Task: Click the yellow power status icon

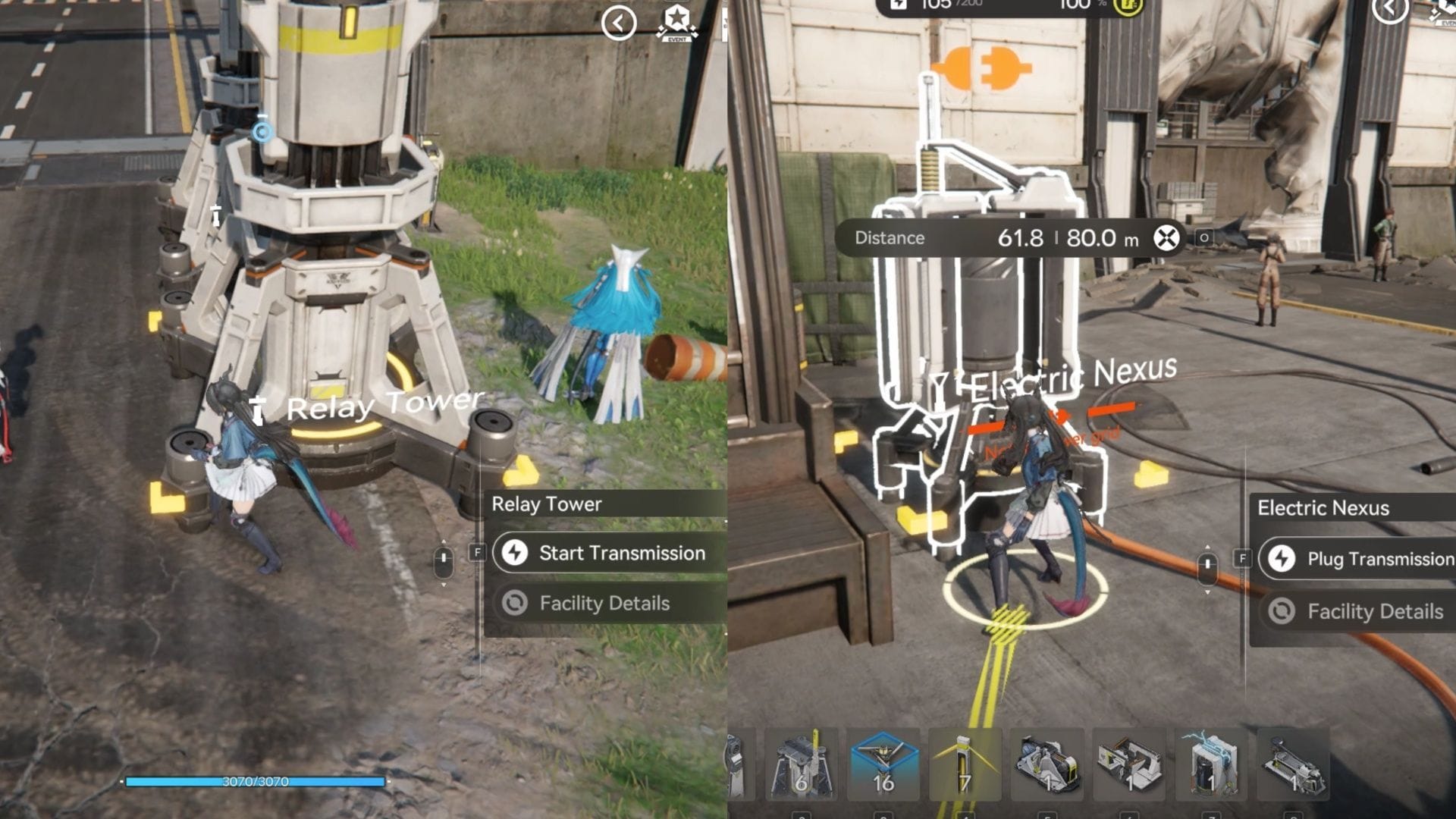Action: pos(1129,6)
